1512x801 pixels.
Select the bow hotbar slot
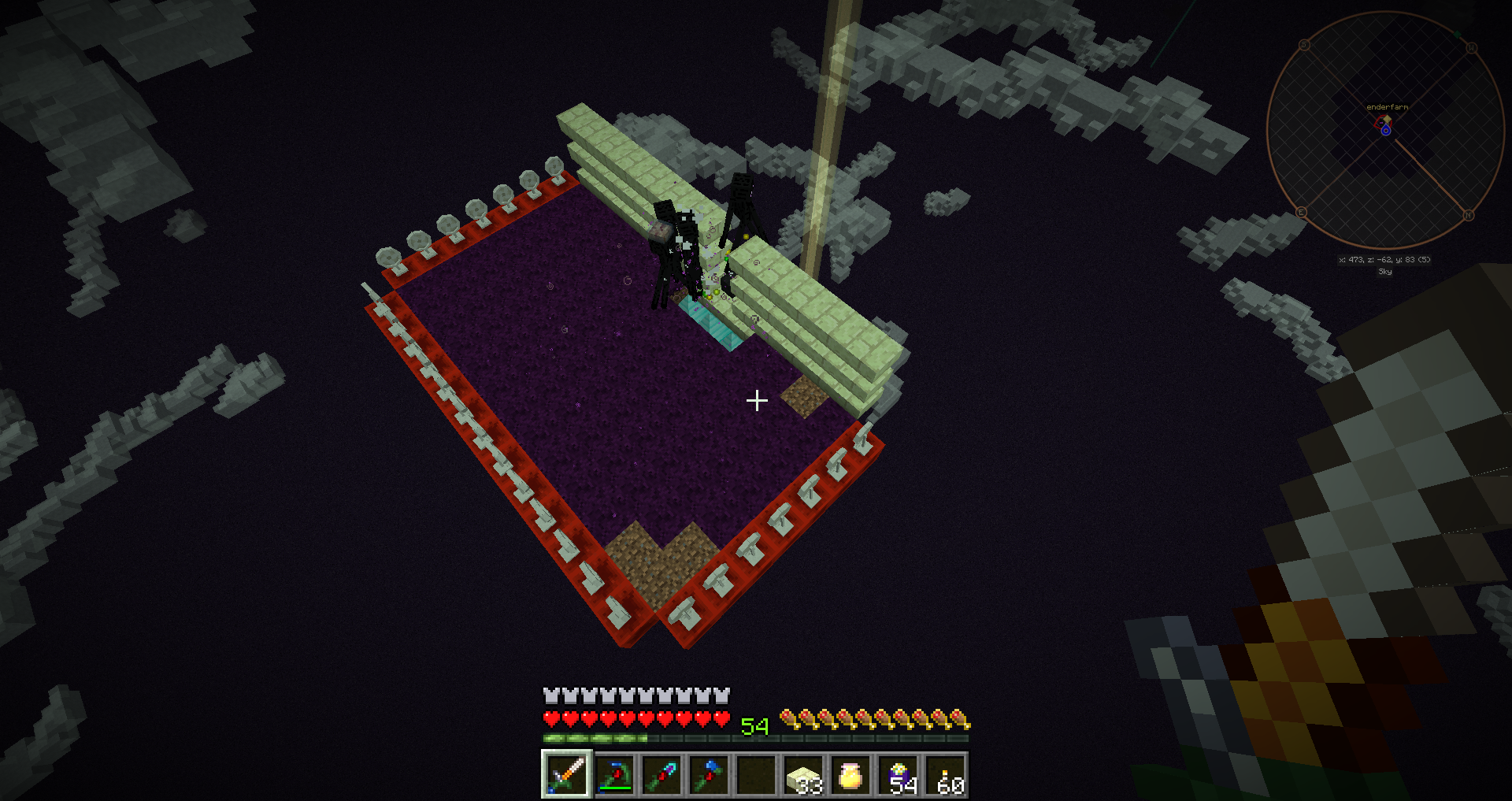pos(614,775)
